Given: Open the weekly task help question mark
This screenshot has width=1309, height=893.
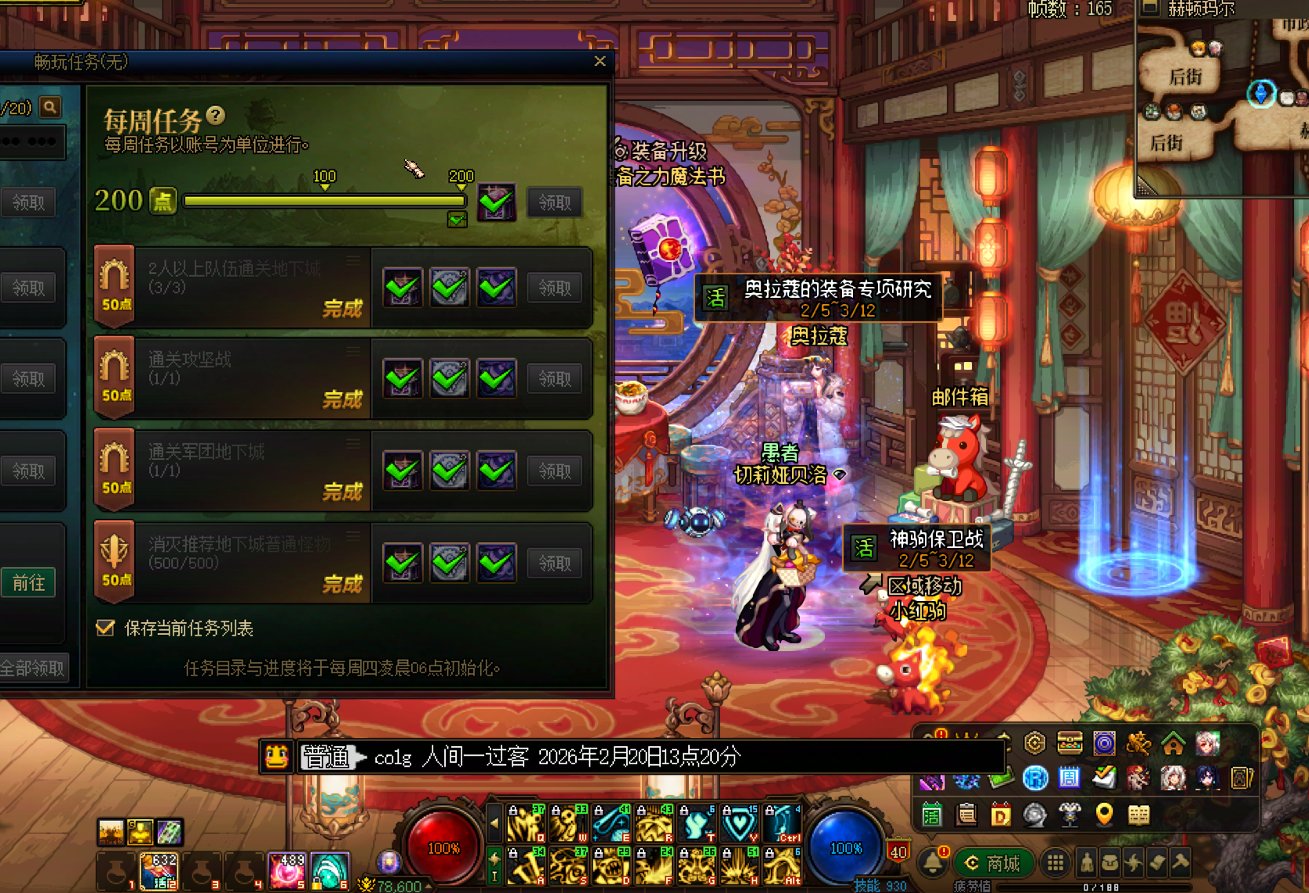Looking at the screenshot, I should click(x=215, y=117).
